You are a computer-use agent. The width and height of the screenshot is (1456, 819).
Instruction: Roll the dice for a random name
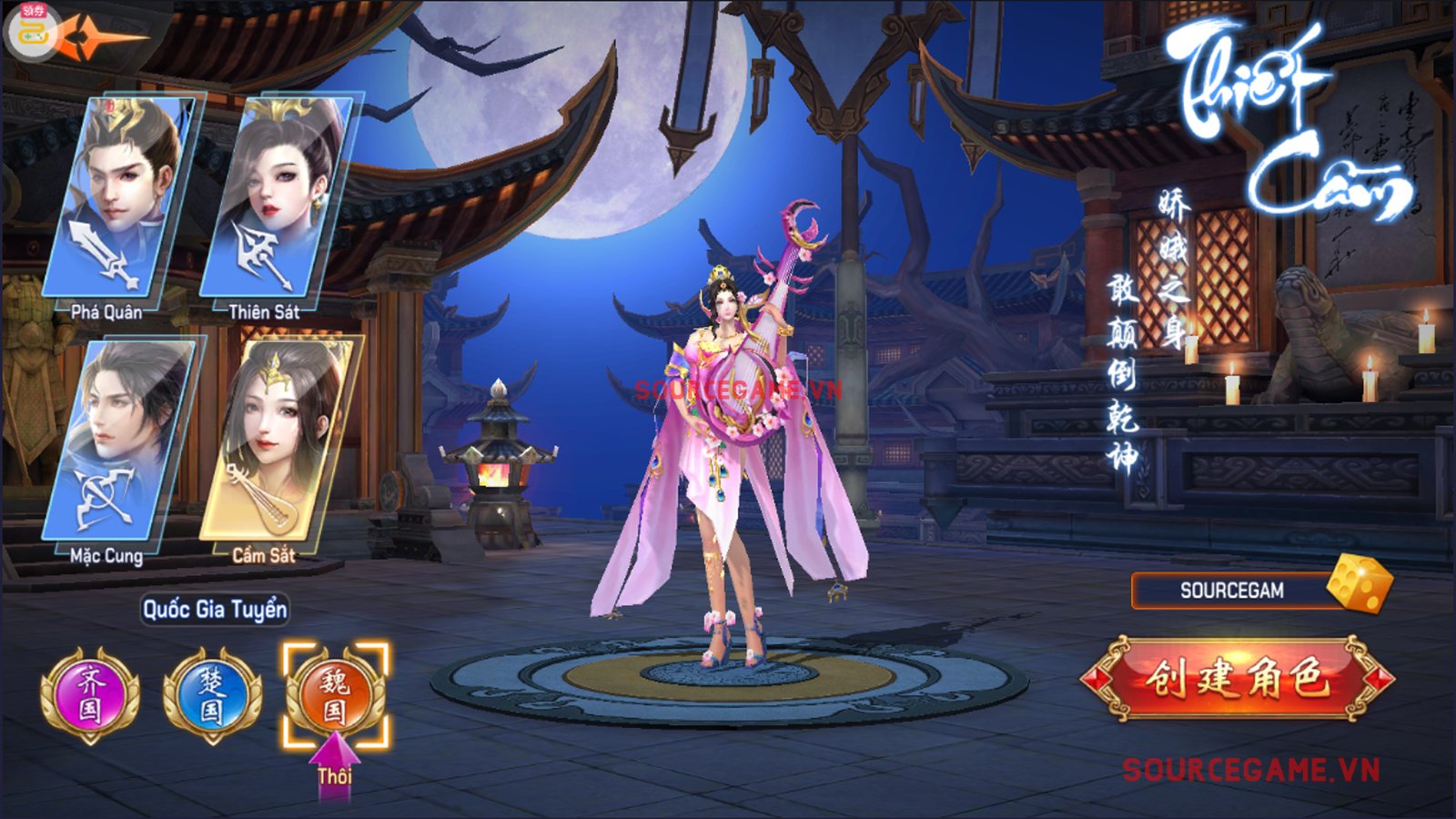[x=1360, y=583]
